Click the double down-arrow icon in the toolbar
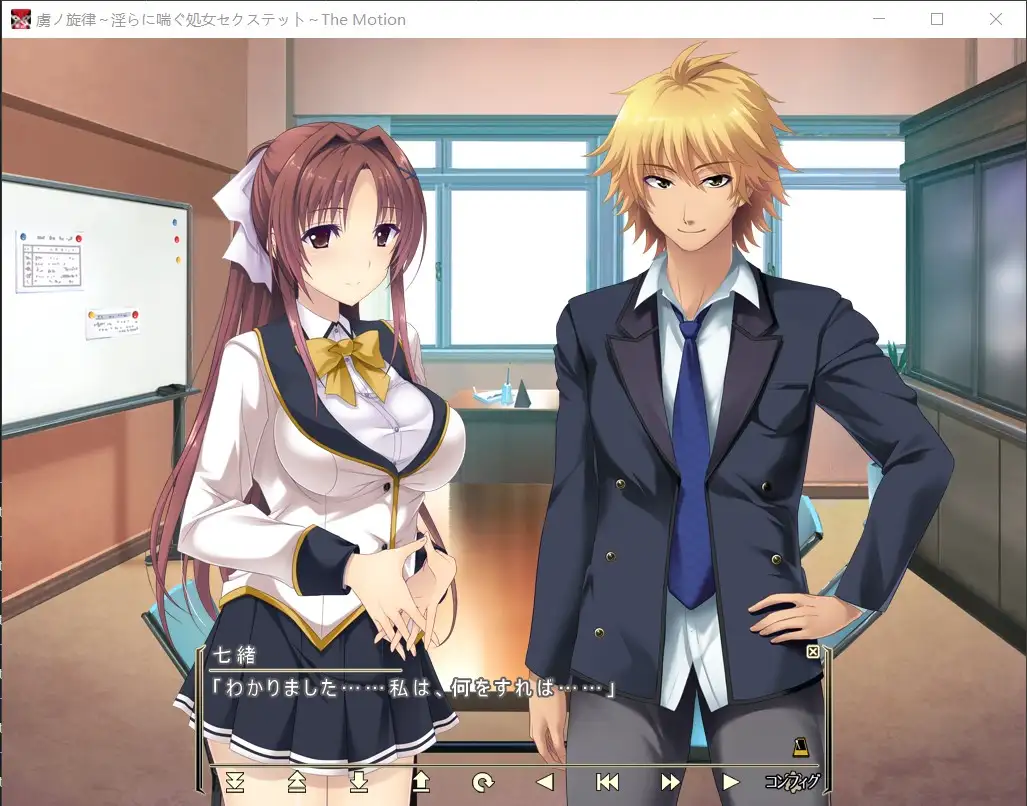The height and width of the screenshot is (806, 1027). (235, 781)
